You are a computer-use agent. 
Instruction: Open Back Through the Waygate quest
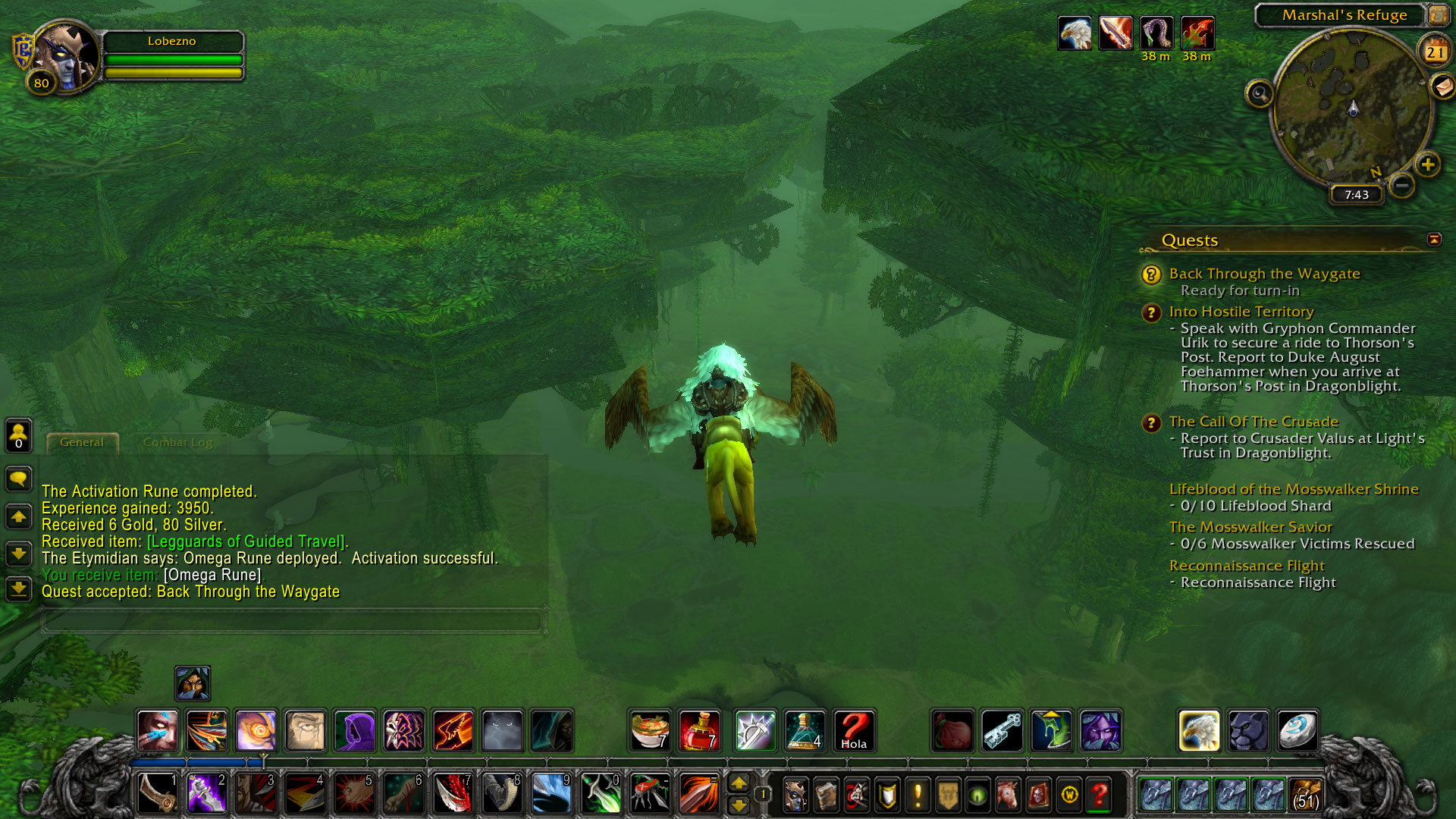[1264, 274]
